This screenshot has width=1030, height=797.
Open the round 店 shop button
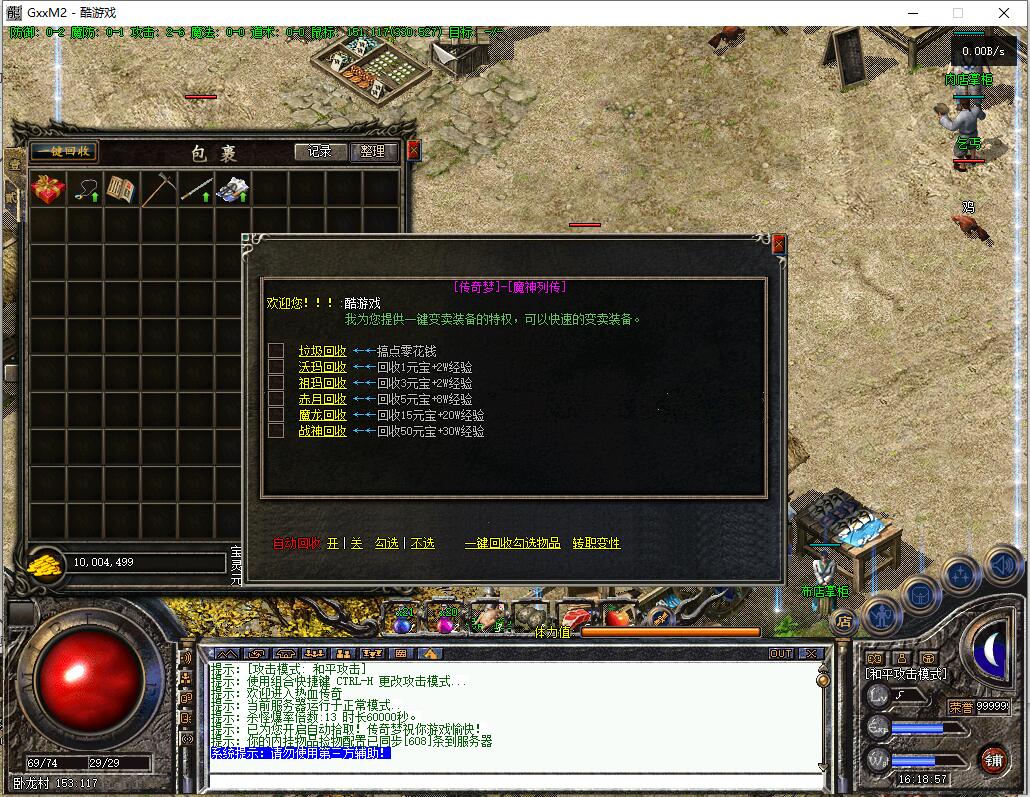pos(843,622)
